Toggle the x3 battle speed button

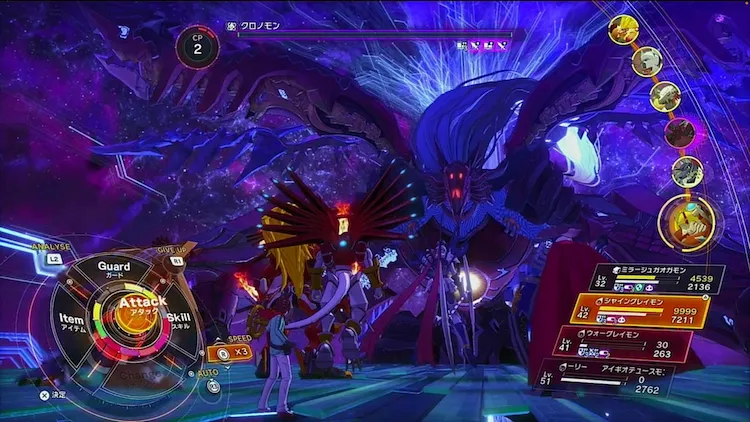click(x=234, y=352)
